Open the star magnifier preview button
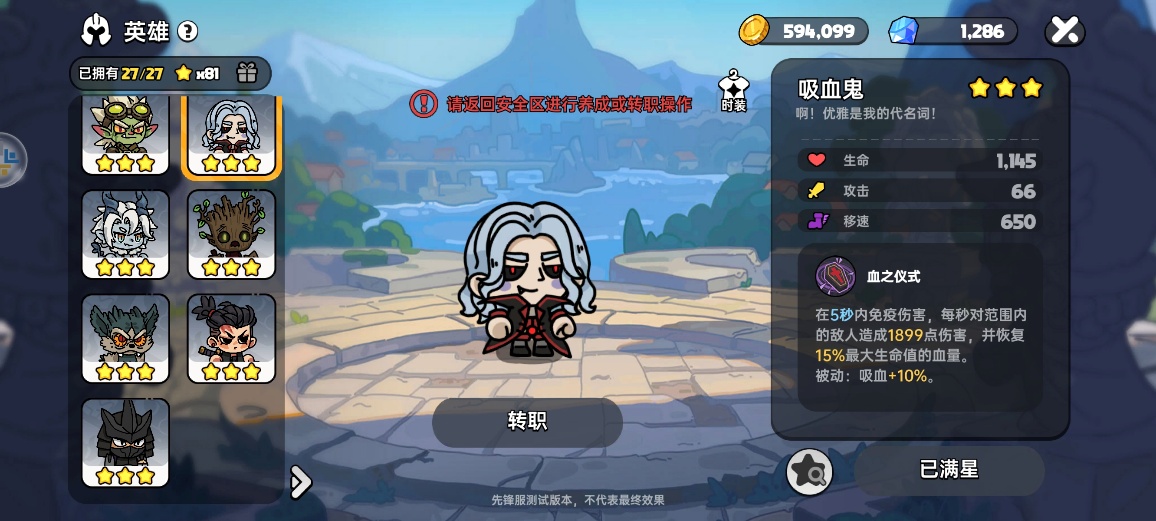Viewport: 1156px width, 521px height. tap(809, 470)
